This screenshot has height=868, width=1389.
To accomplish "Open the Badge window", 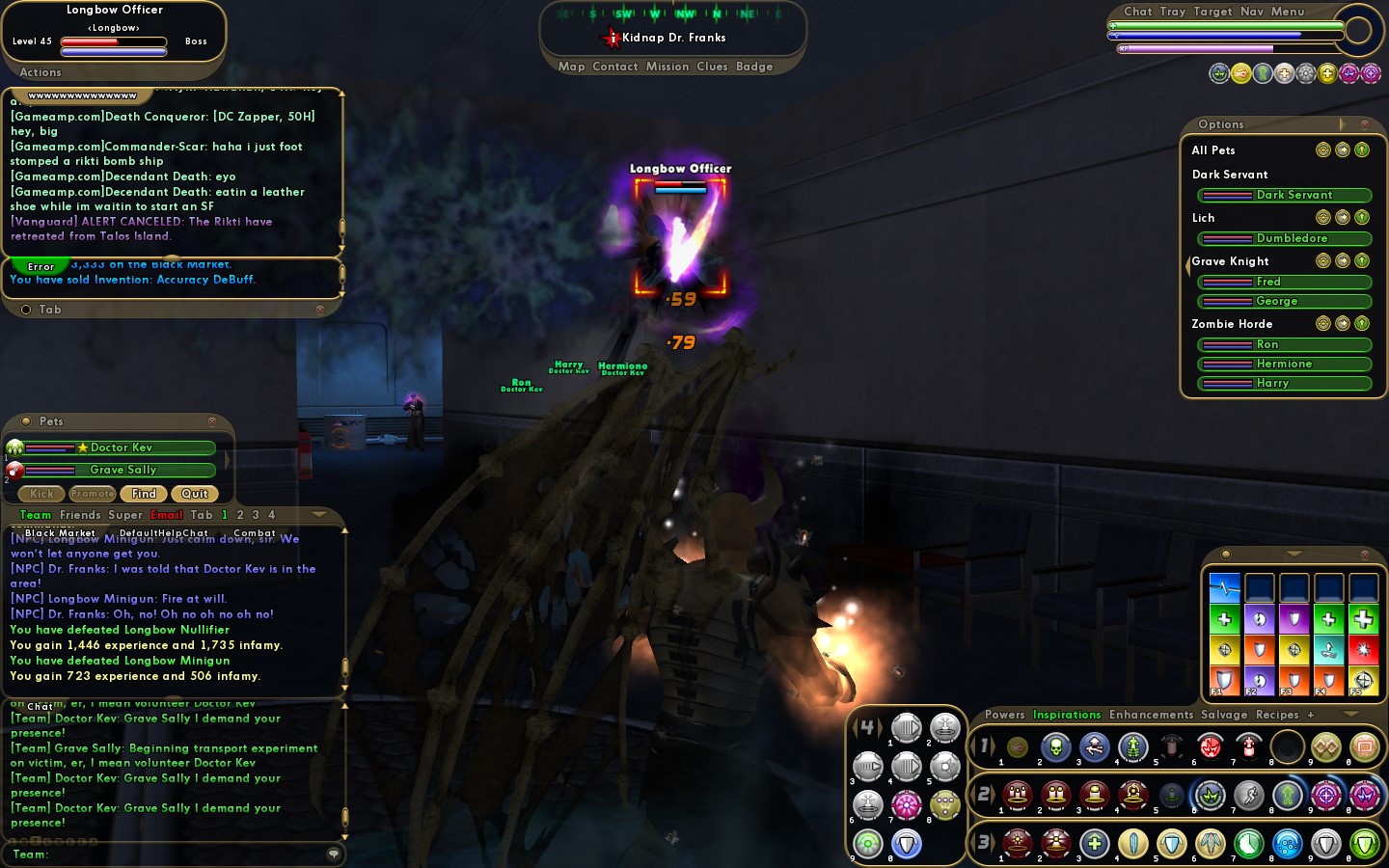I will (x=754, y=67).
